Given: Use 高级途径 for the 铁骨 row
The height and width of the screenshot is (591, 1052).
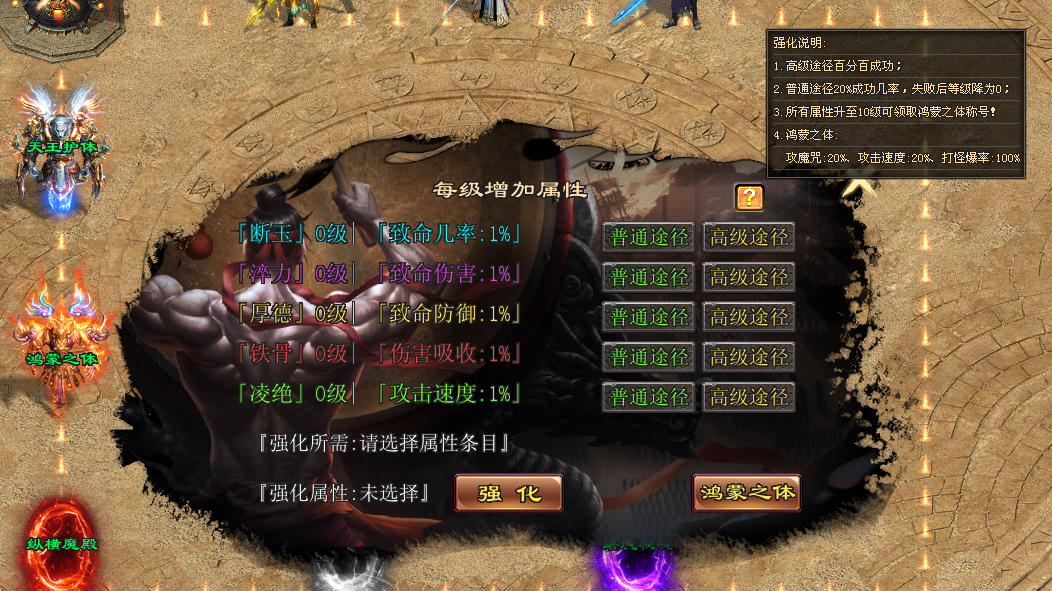Looking at the screenshot, I should pyautogui.click(x=749, y=357).
